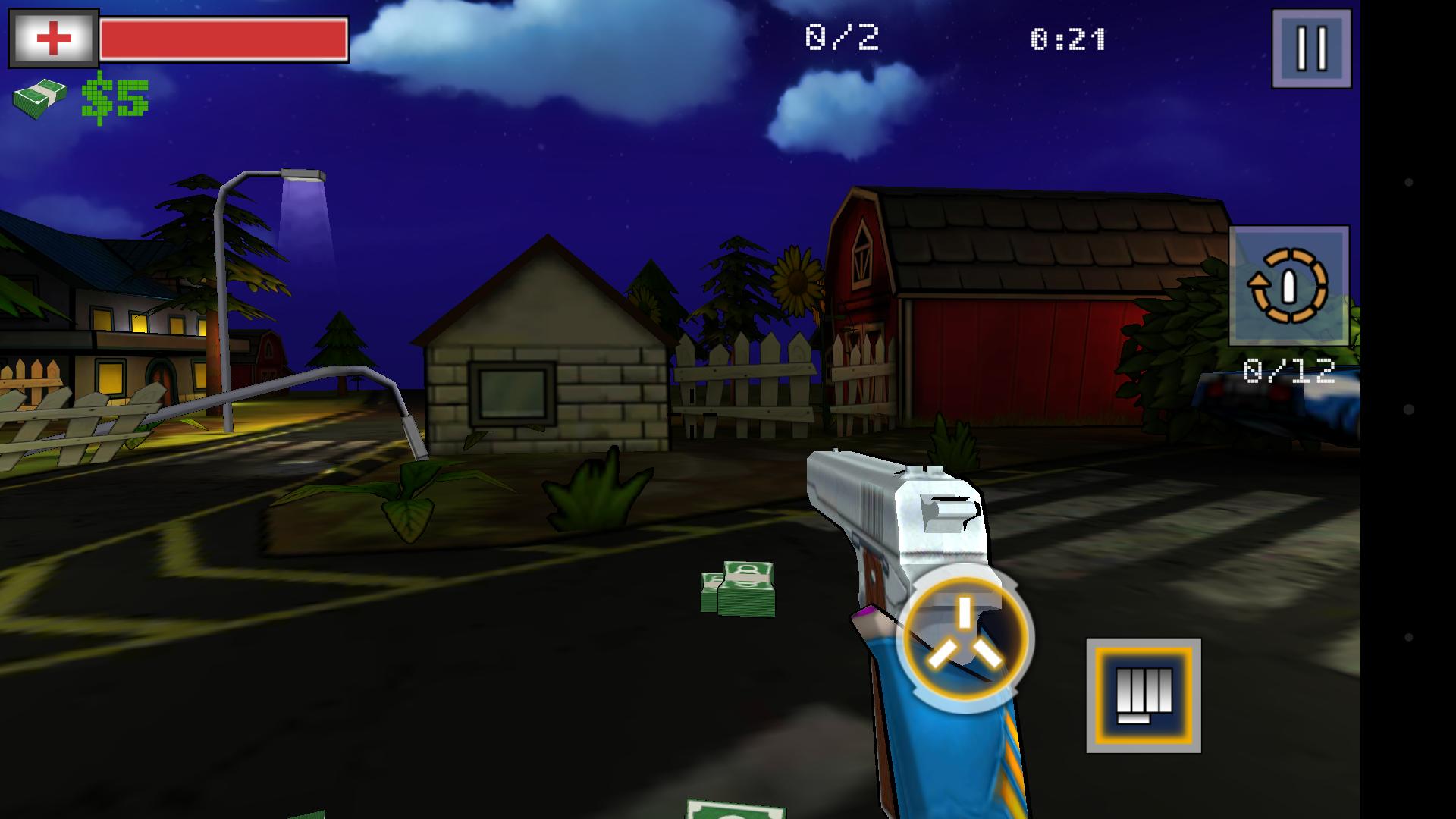The height and width of the screenshot is (819, 1456).
Task: Tap the 0:21 countdown timer
Action: pos(1070,35)
